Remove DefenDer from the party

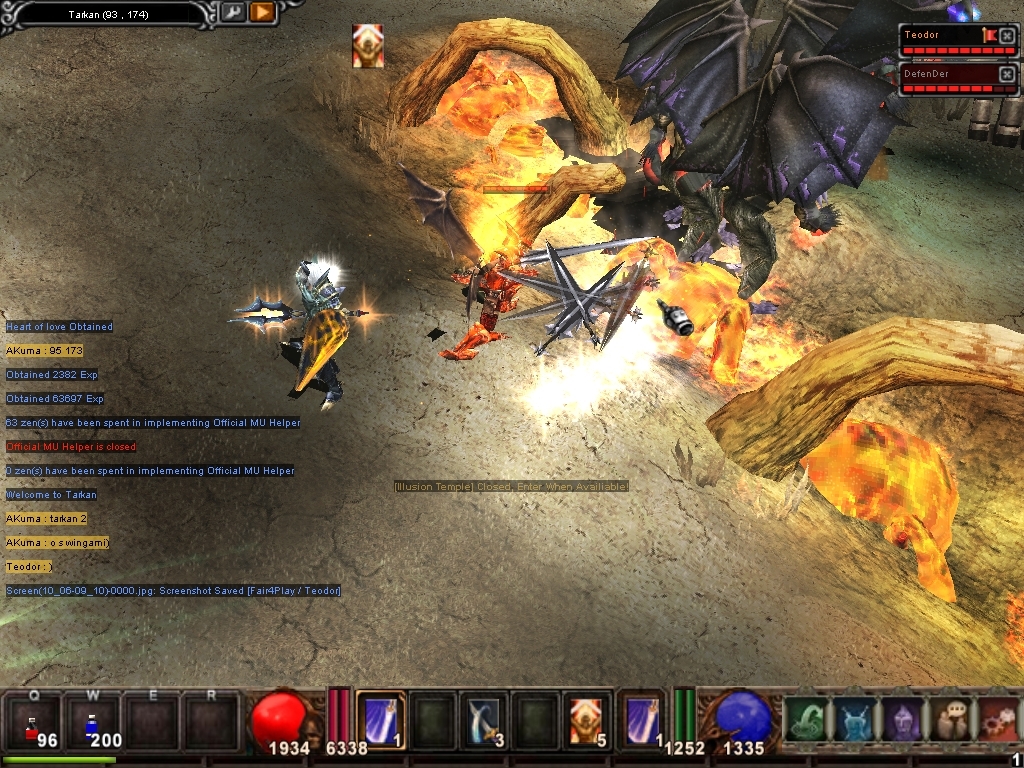pos(1007,74)
